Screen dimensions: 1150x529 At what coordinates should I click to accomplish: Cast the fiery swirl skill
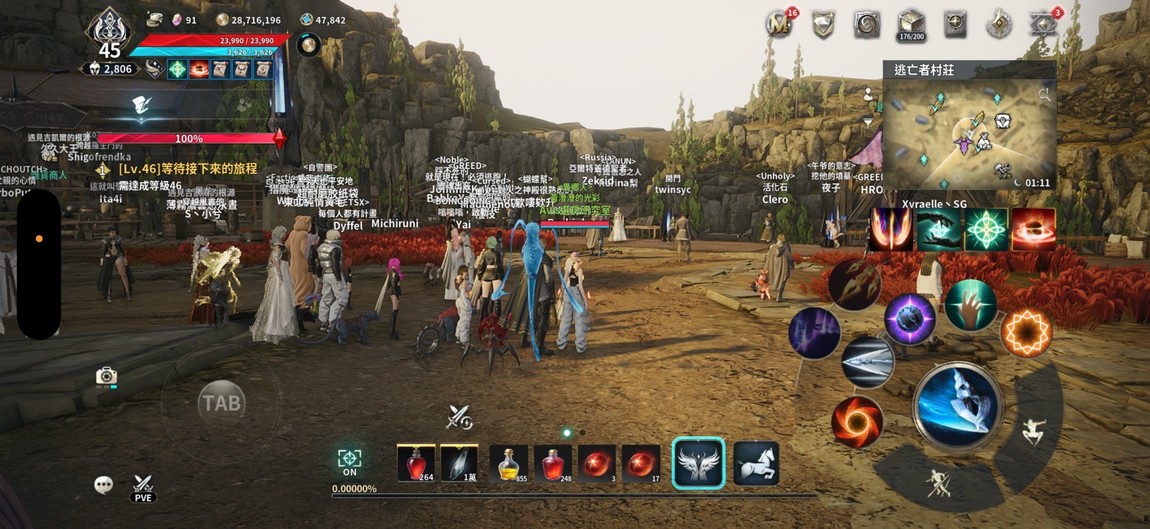857,421
